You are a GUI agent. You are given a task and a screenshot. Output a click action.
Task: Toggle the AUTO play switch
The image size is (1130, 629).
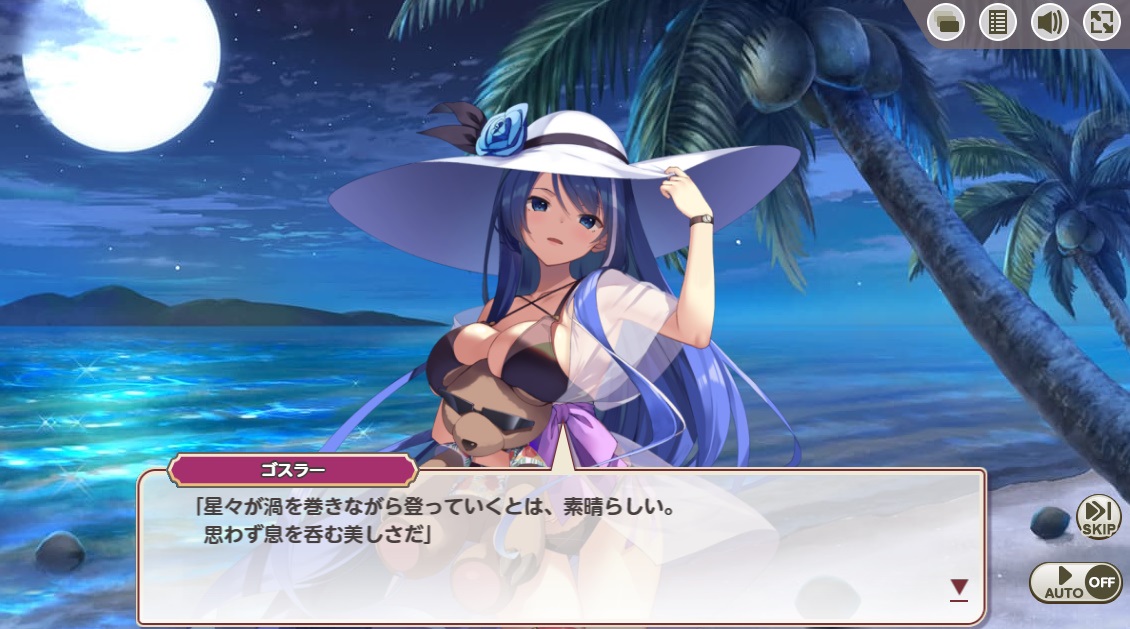1075,582
